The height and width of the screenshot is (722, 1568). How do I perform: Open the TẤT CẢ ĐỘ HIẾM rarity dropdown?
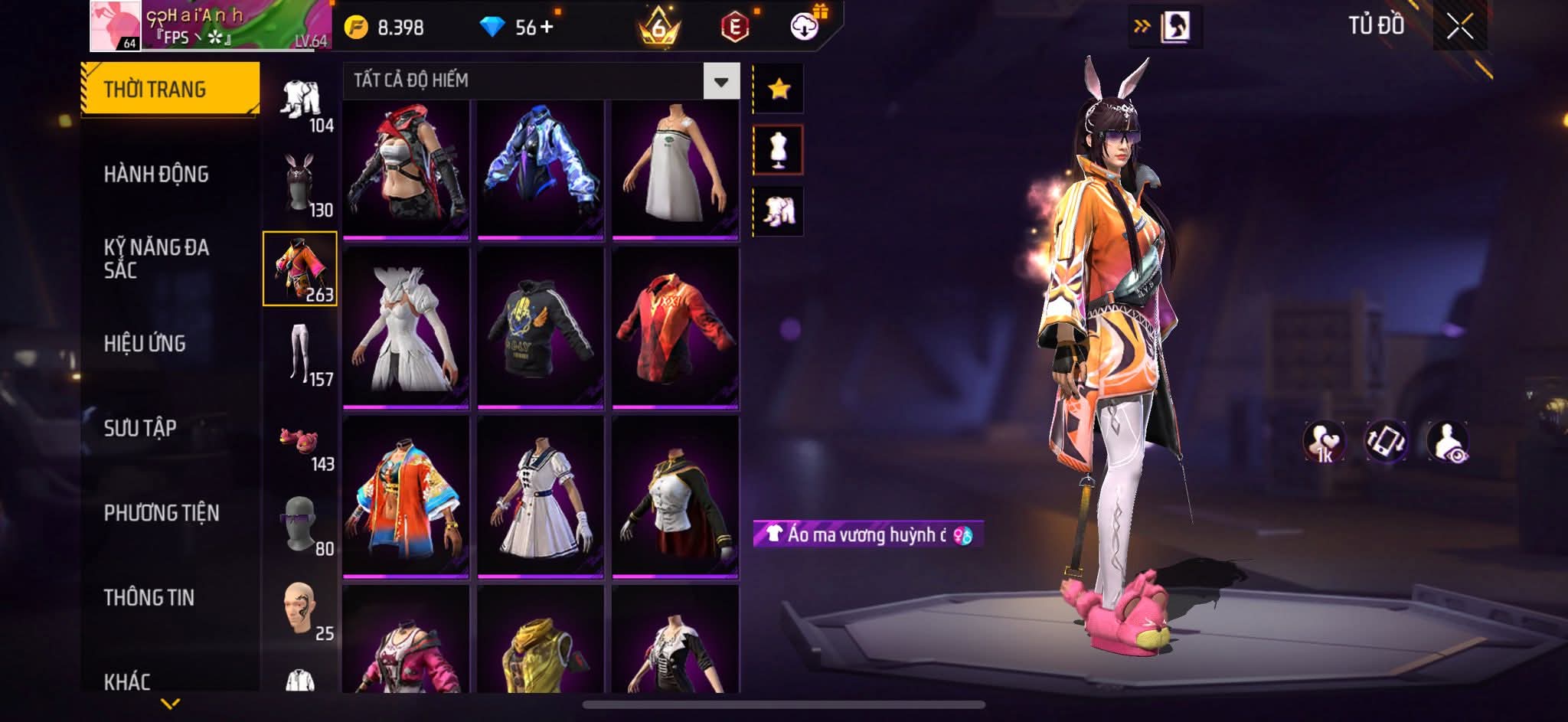point(720,81)
